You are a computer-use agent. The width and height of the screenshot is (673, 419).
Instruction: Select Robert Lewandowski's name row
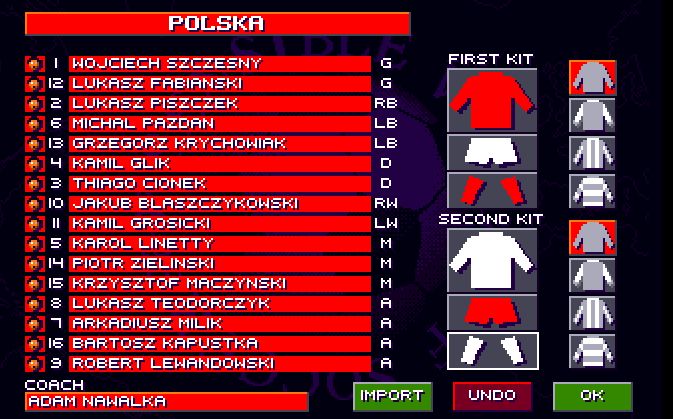[219, 364]
